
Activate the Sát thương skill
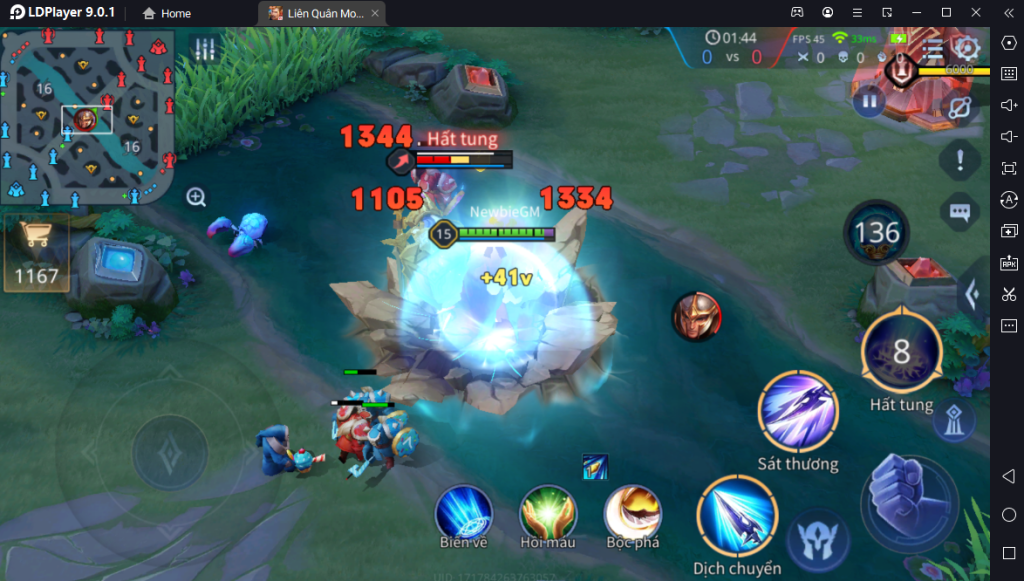(x=798, y=412)
